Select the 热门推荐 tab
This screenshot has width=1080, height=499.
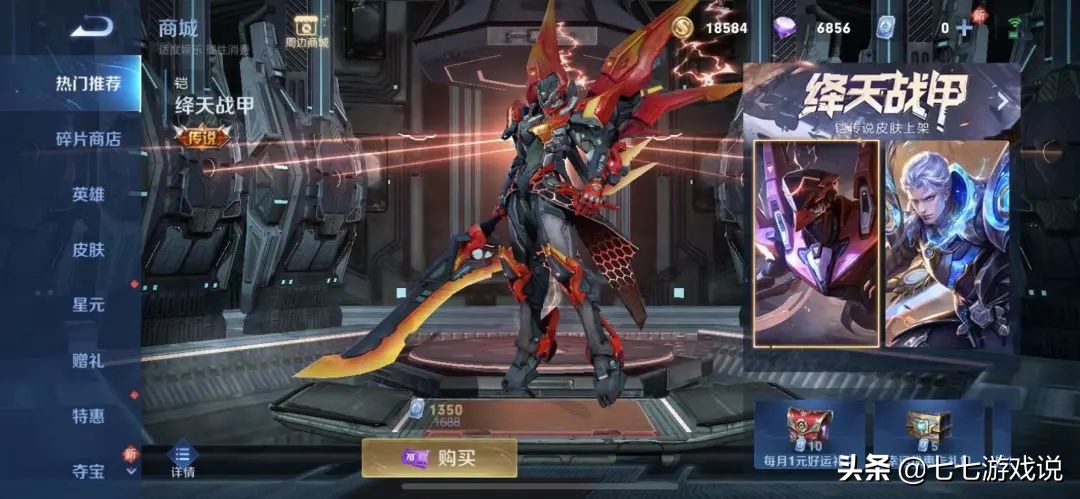point(88,83)
